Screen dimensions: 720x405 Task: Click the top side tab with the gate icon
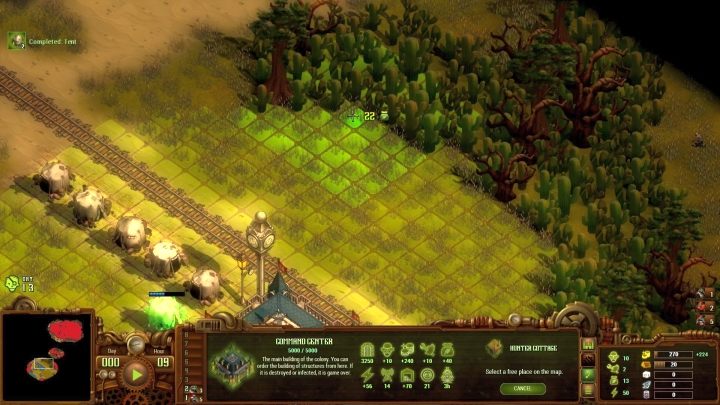point(588,342)
